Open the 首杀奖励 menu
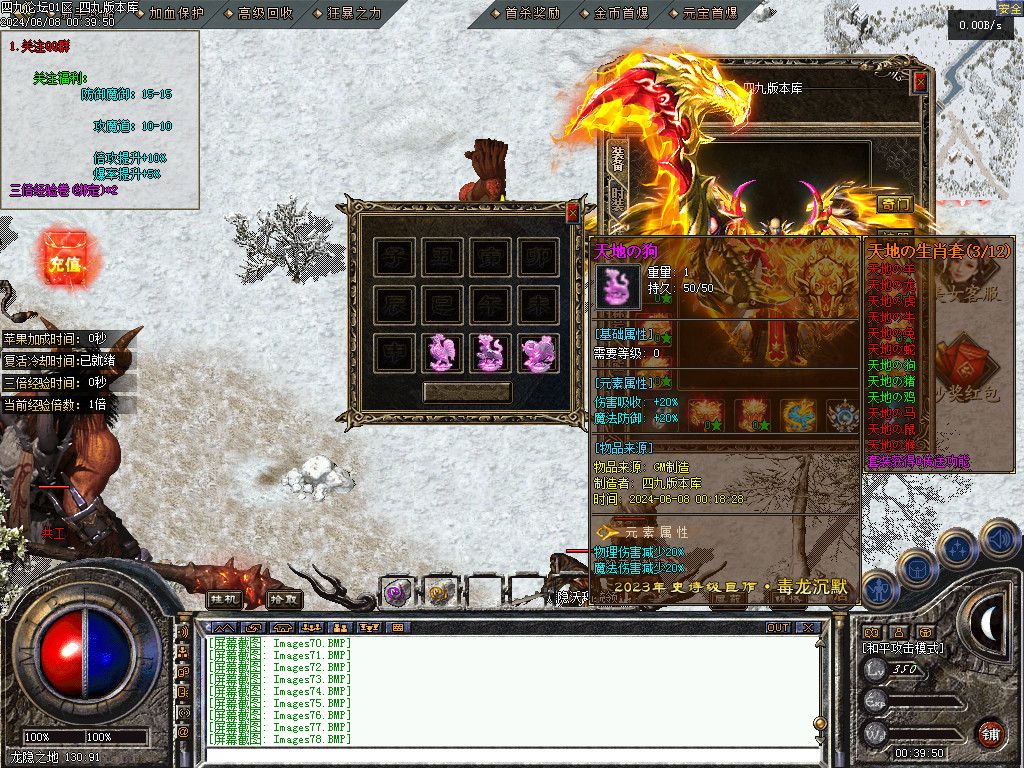Image resolution: width=1024 pixels, height=768 pixels. coord(533,13)
